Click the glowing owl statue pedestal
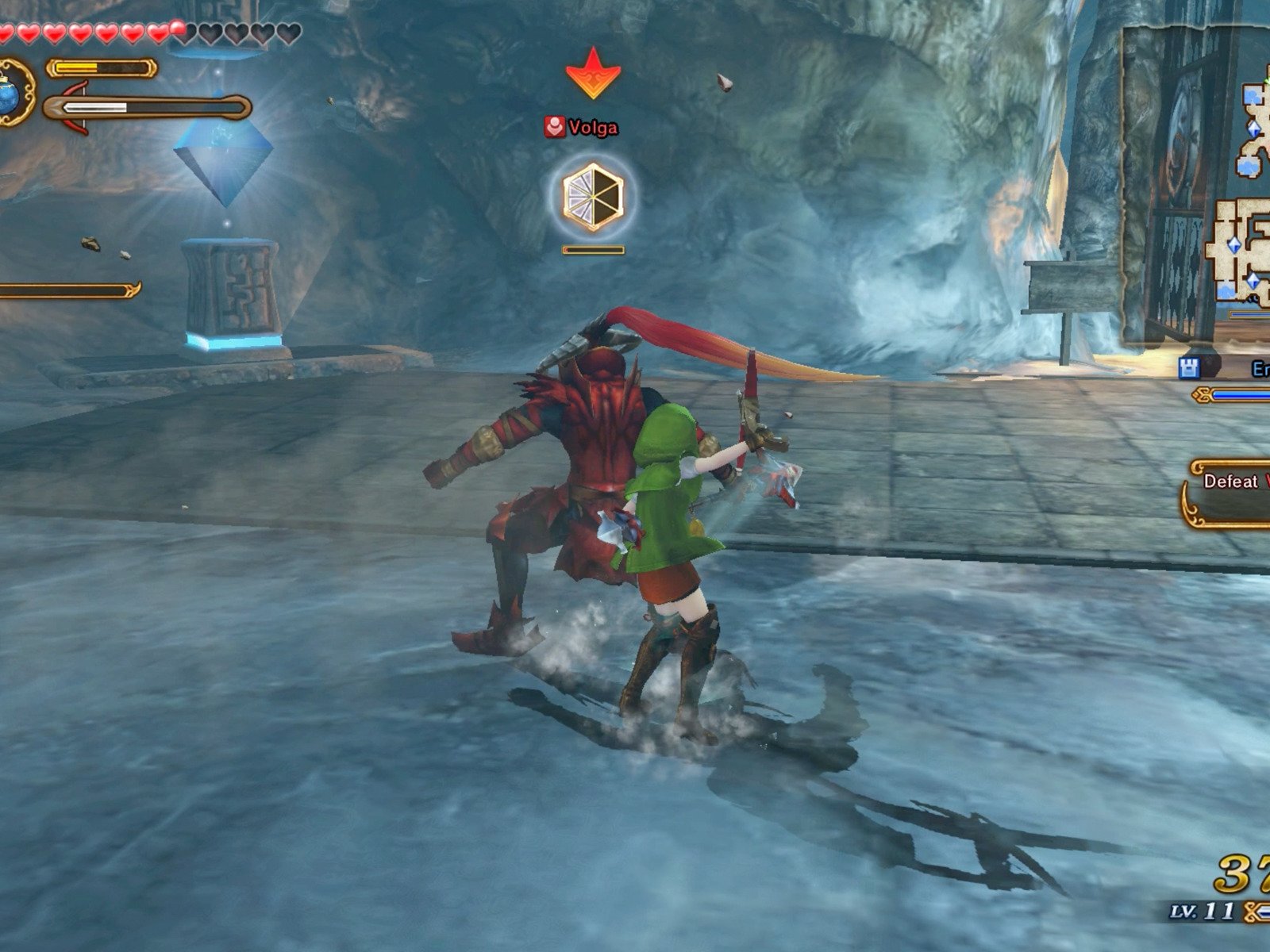 point(230,294)
